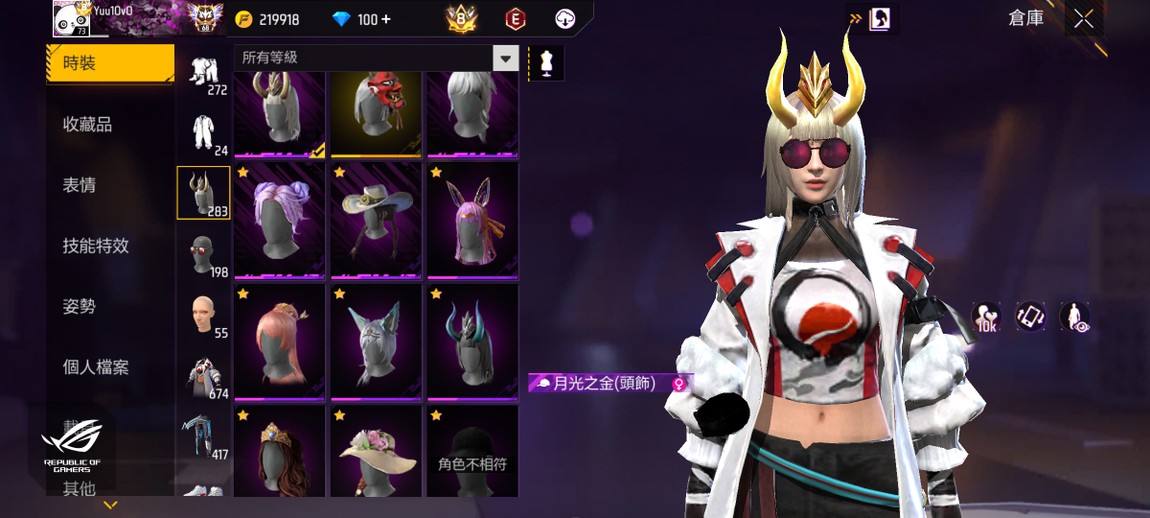Tap the phone rotation icon

[1030, 317]
